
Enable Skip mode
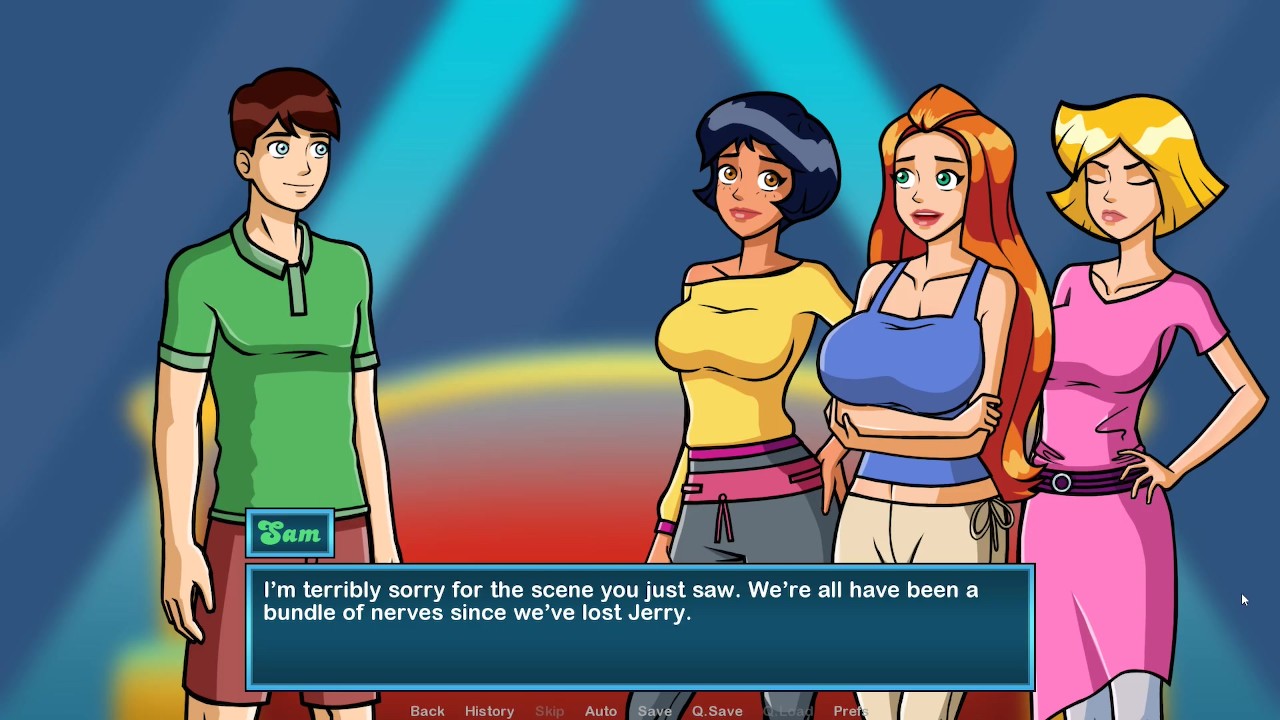(549, 710)
